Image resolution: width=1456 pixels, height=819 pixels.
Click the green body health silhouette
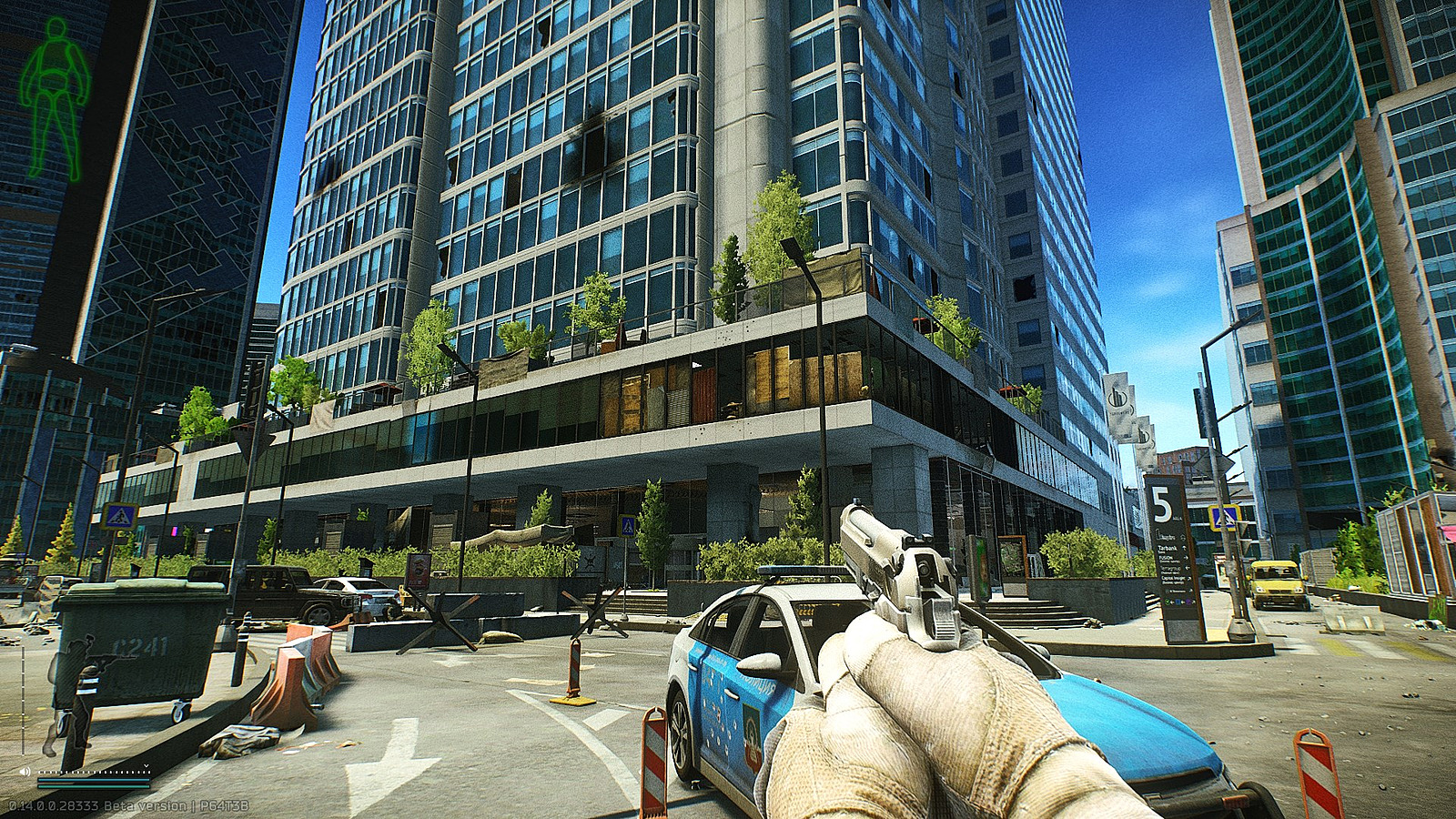(55, 98)
